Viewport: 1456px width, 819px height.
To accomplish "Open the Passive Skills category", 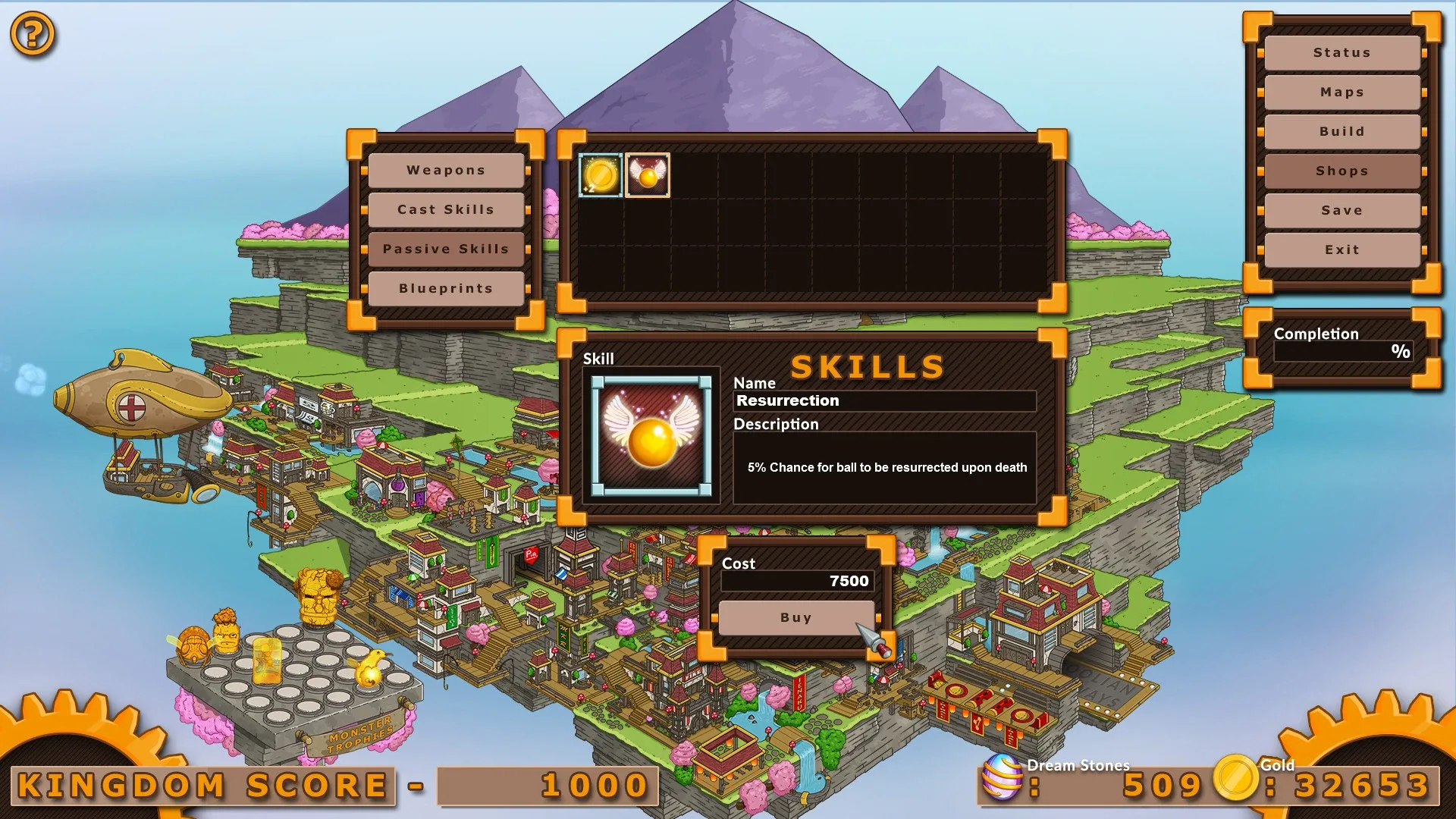I will 446,249.
